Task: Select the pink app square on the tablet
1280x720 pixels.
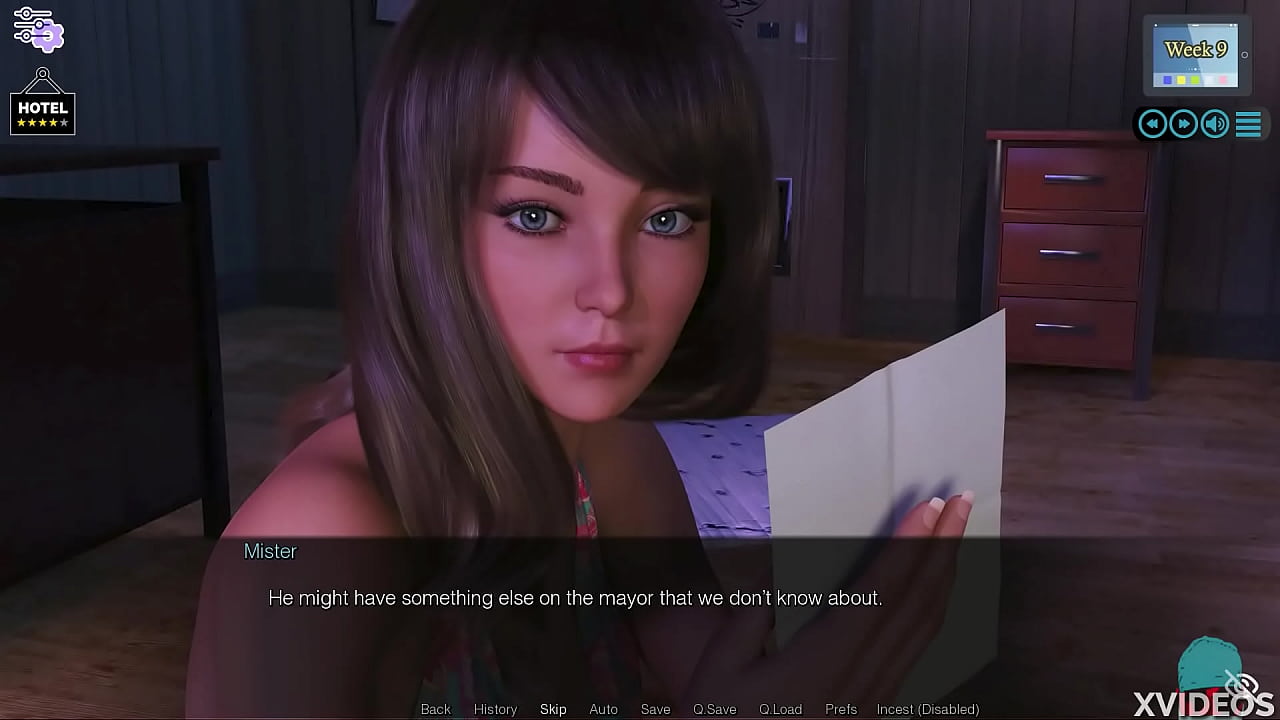Action: tap(1223, 79)
